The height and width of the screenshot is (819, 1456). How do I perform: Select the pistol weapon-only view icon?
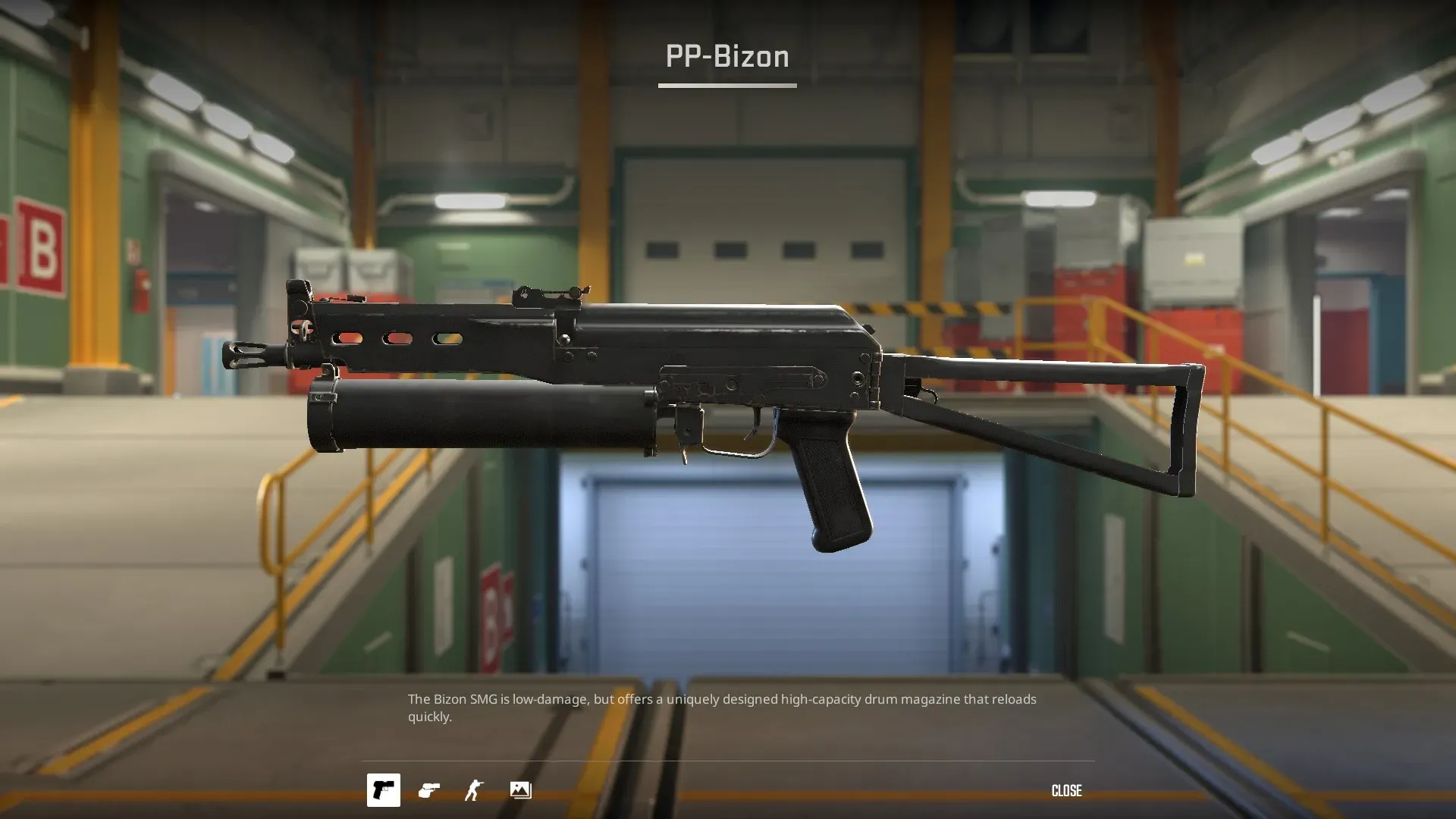[x=384, y=790]
